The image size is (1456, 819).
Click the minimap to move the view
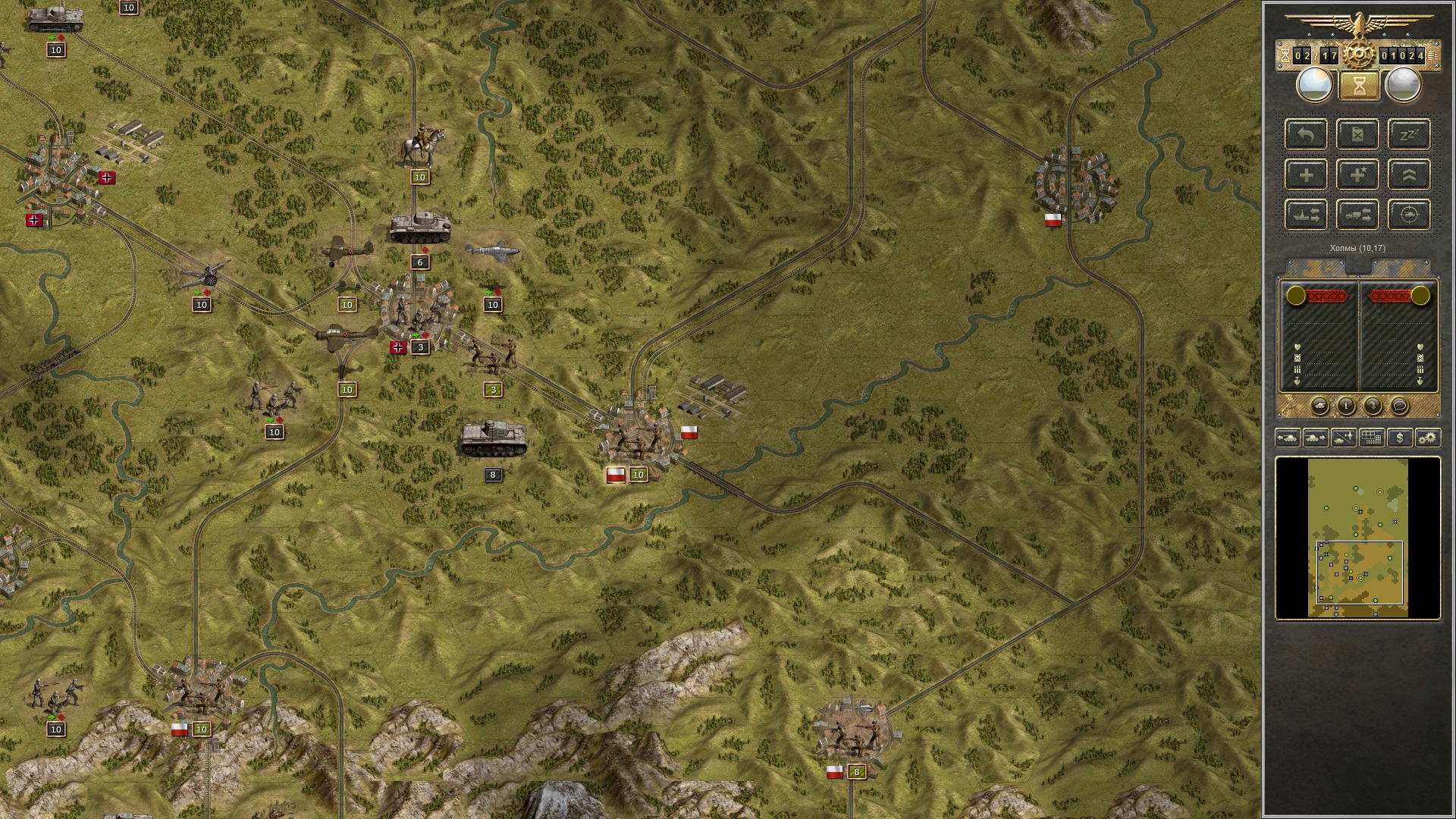[x=1357, y=537]
